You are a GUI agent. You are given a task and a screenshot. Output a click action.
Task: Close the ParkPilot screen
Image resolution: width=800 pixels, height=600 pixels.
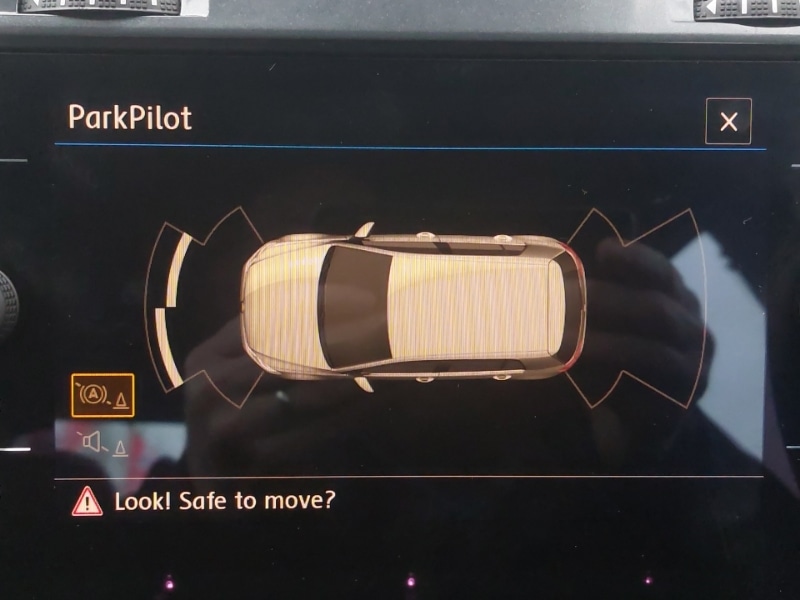point(728,122)
